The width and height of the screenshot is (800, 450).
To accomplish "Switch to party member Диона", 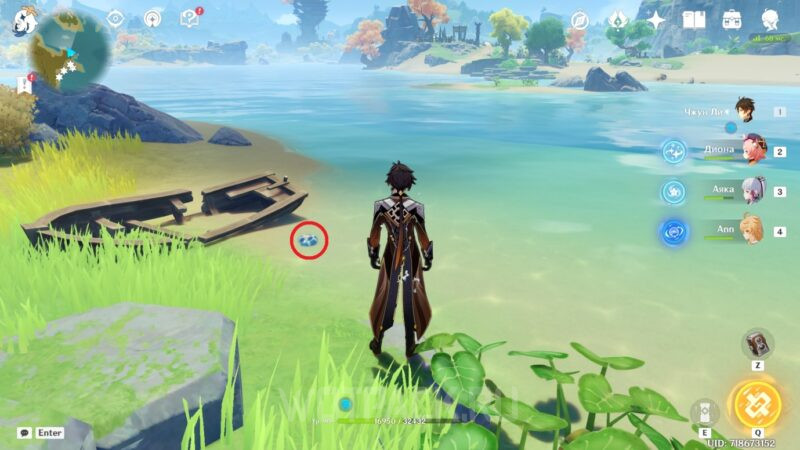I will pos(750,151).
